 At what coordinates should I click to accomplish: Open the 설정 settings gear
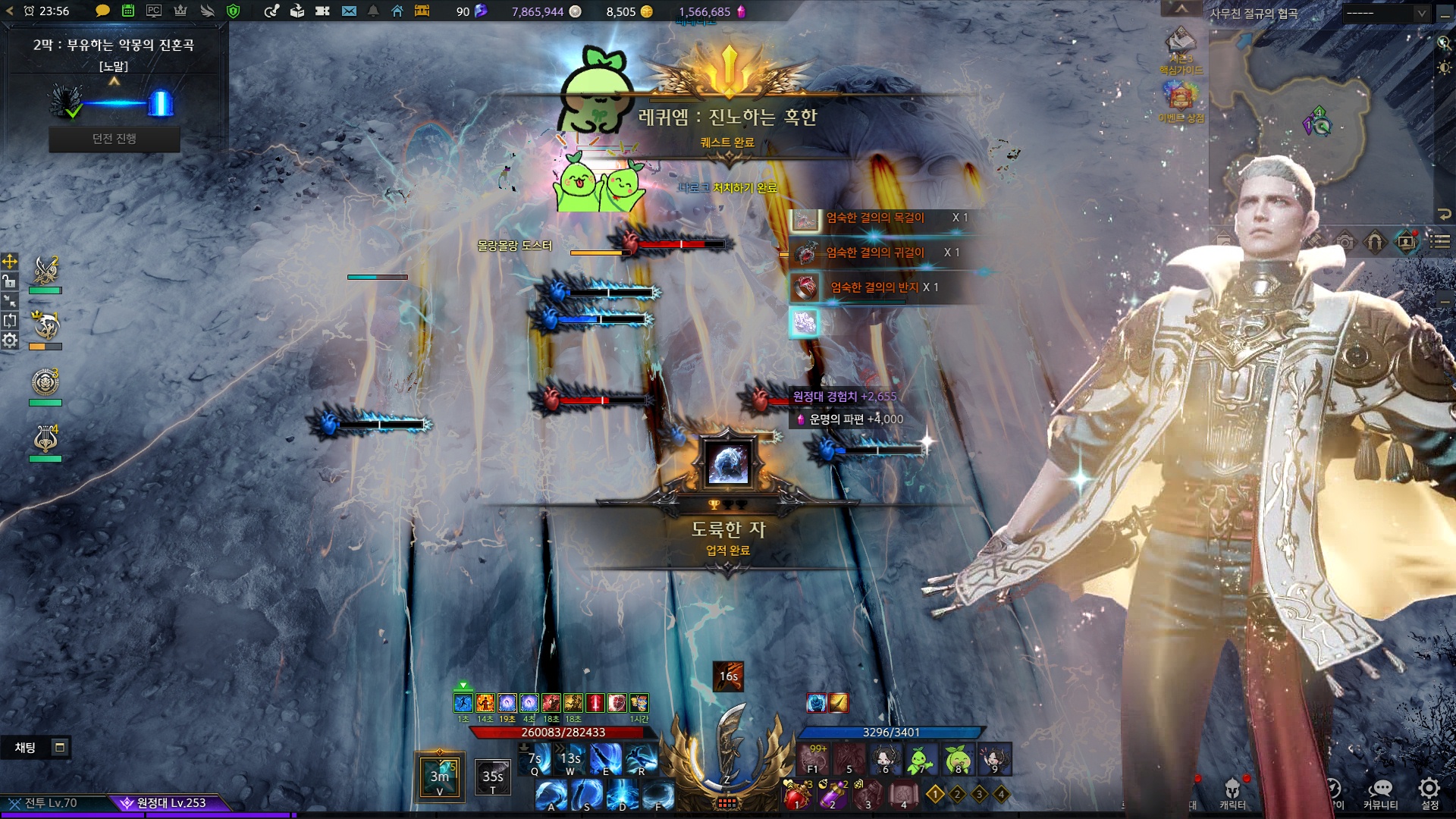[1429, 792]
